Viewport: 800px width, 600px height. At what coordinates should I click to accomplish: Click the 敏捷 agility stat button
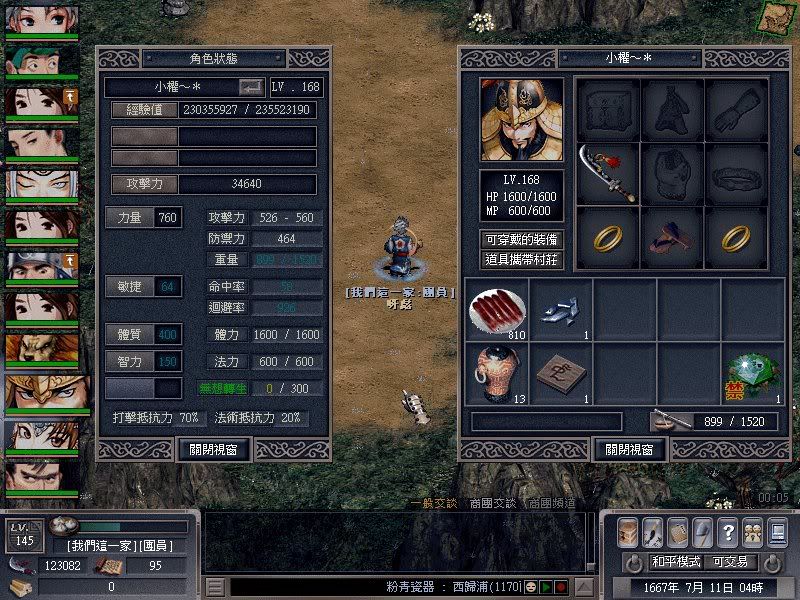[130, 287]
